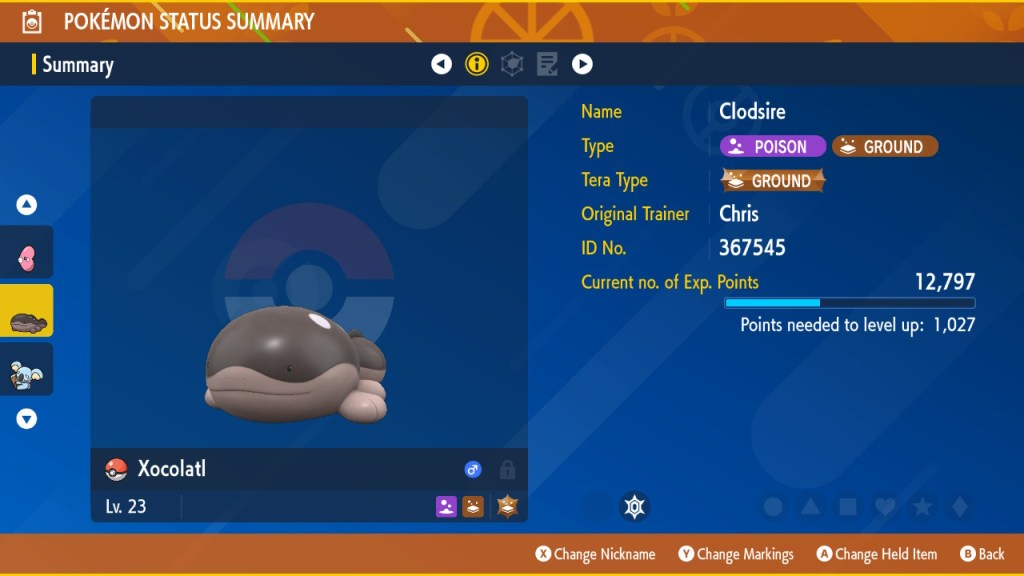The height and width of the screenshot is (576, 1024).
Task: Choose Change Nickname
Action: coord(595,554)
